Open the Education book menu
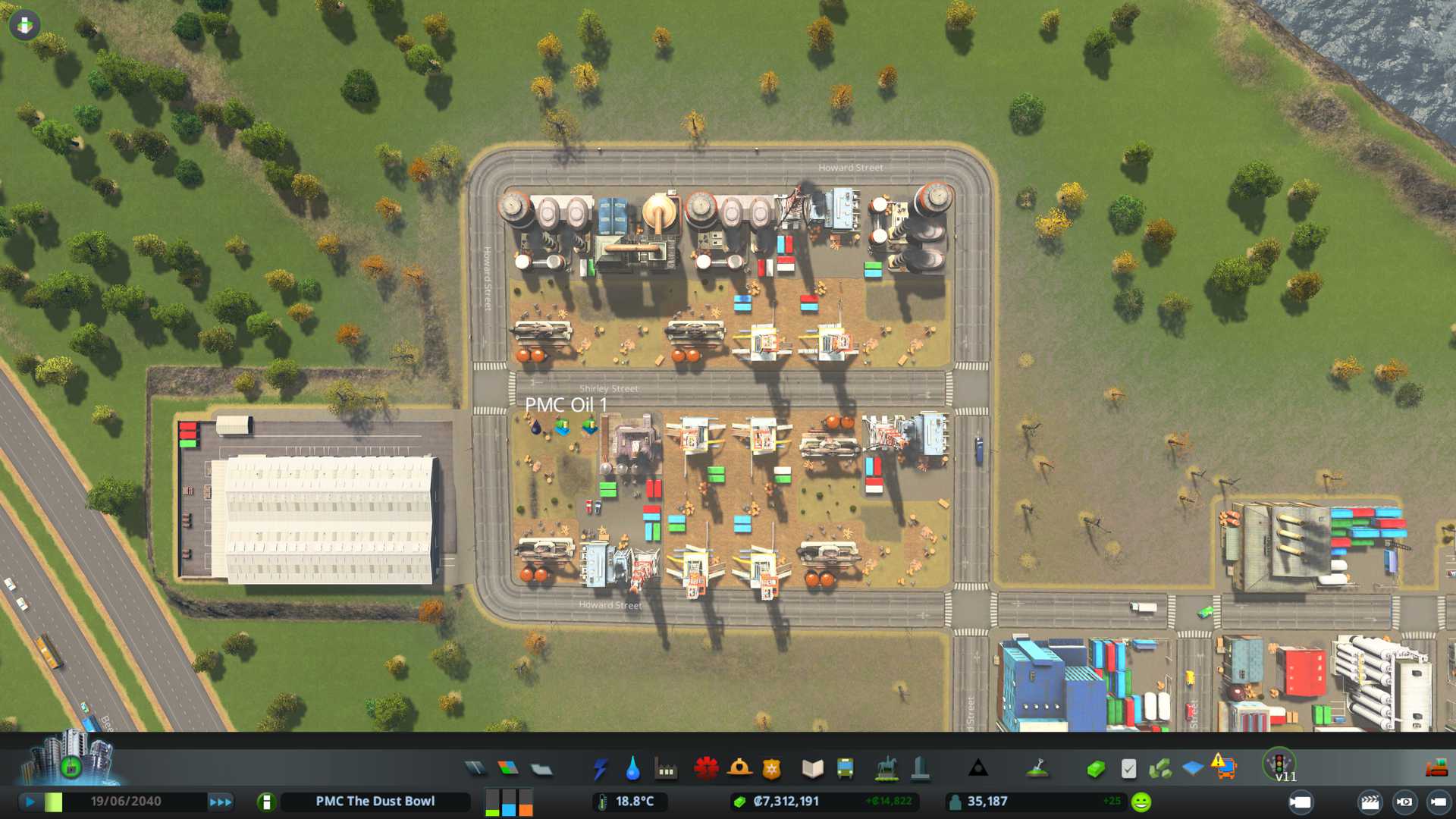The image size is (1456, 819). [x=812, y=769]
